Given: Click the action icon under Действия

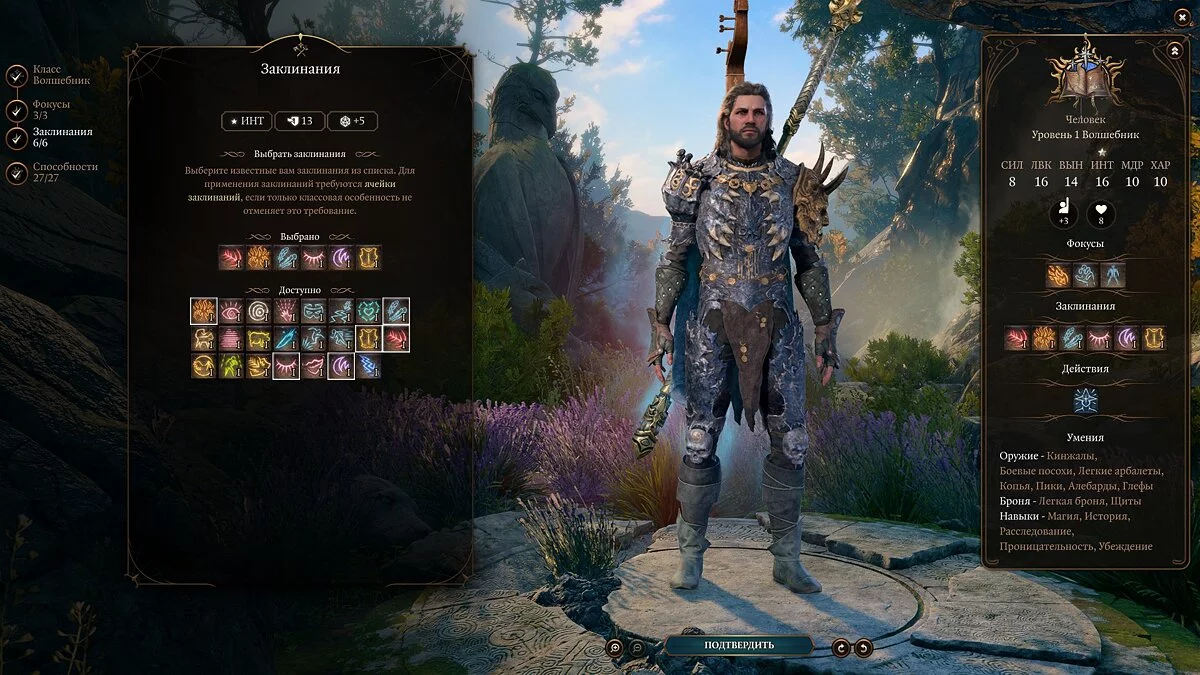Looking at the screenshot, I should 1086,401.
